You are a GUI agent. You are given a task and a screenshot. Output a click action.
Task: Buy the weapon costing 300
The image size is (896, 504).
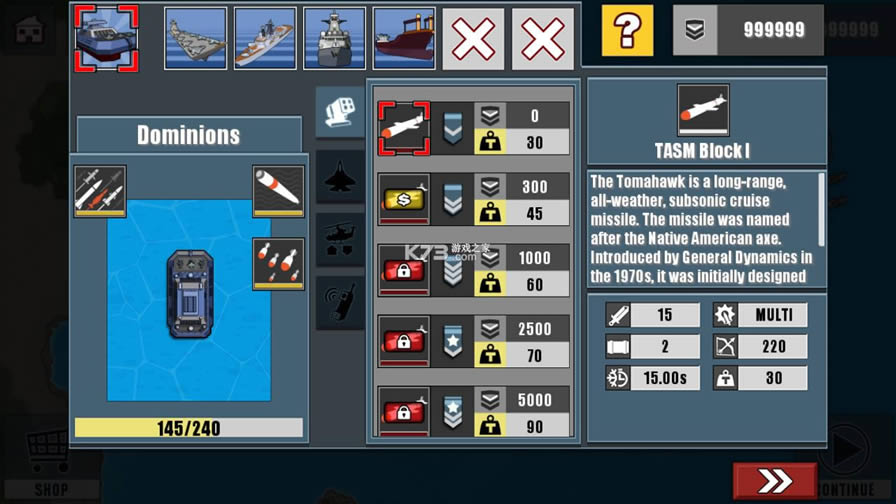tap(404, 199)
